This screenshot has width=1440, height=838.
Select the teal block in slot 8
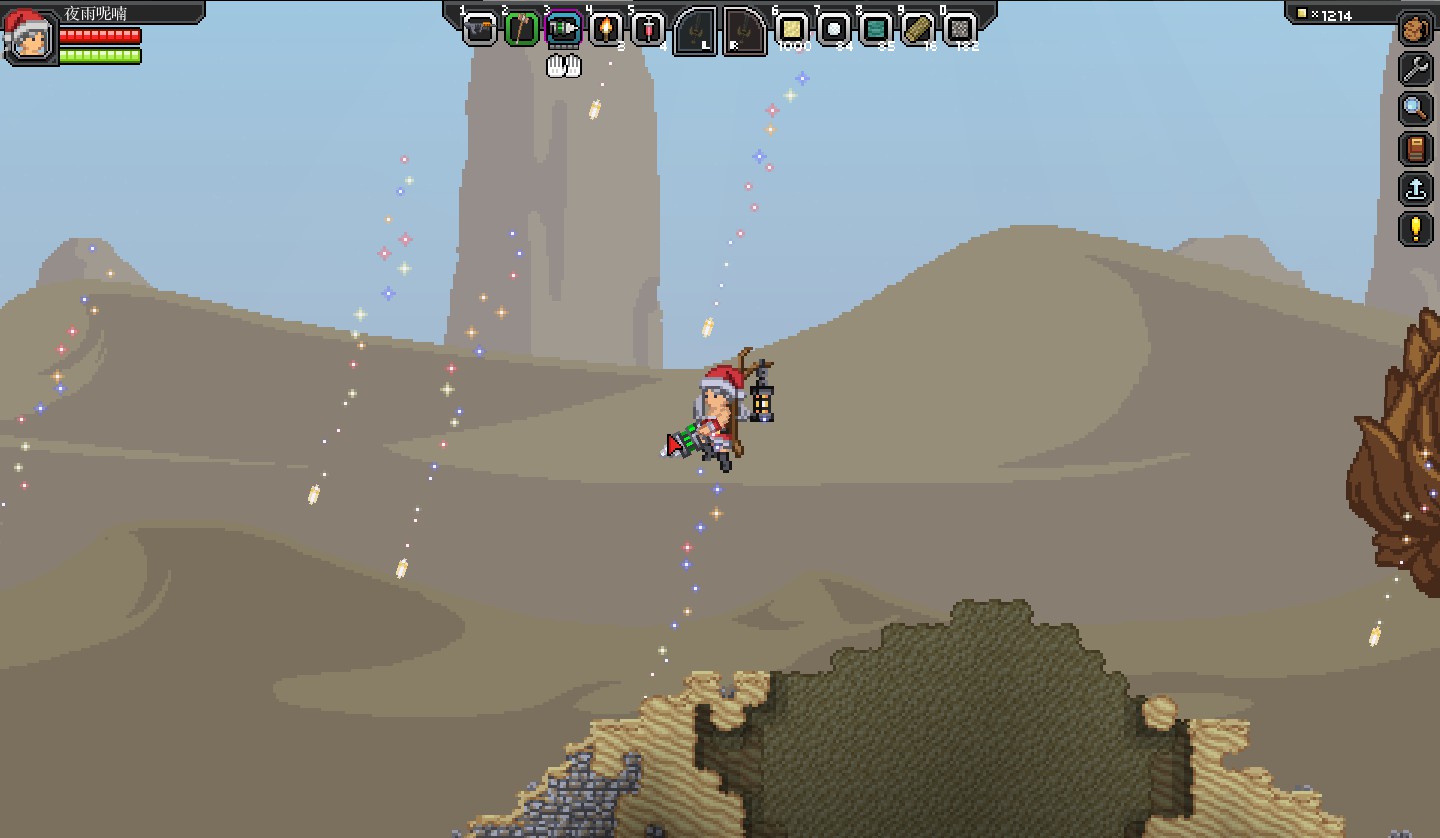pos(876,29)
